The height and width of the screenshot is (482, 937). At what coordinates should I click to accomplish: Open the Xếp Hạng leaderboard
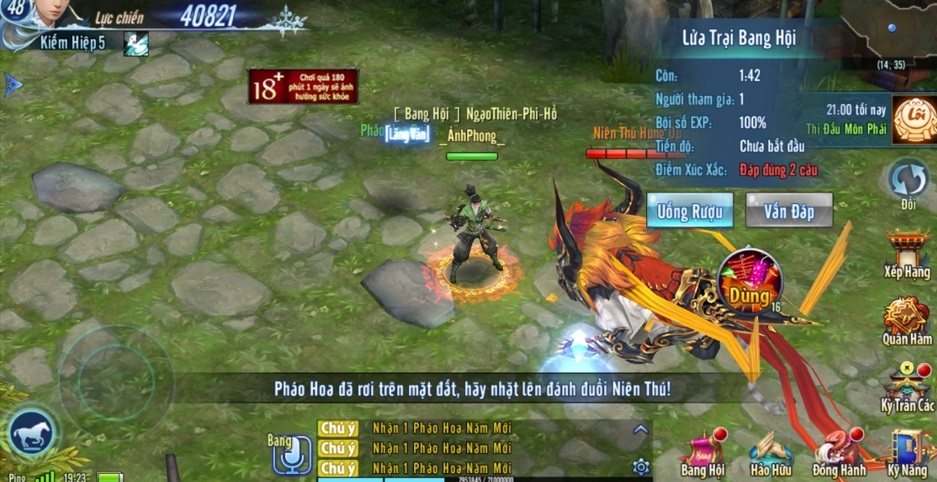[906, 253]
